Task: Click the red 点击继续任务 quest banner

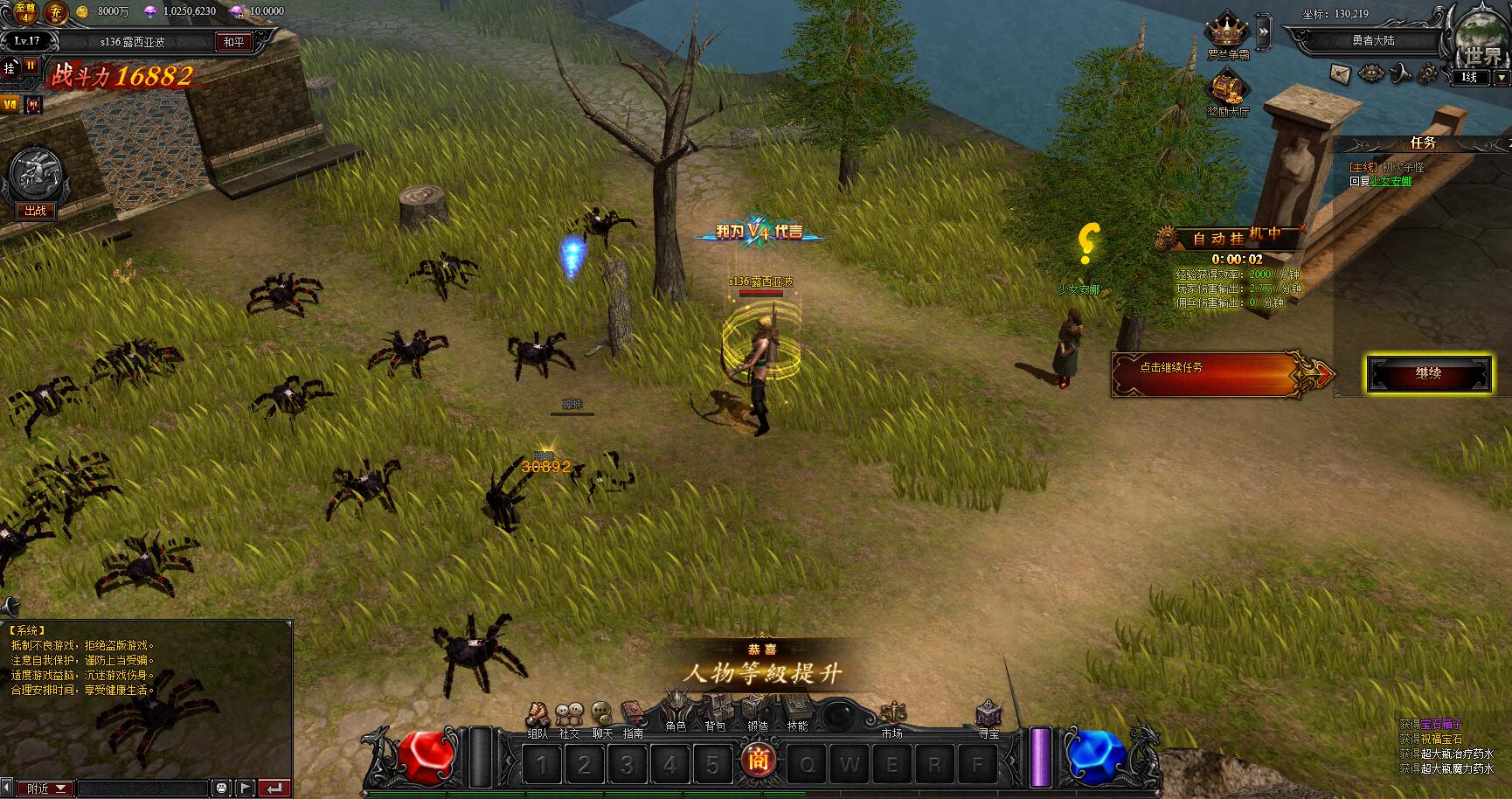Action: point(1215,371)
